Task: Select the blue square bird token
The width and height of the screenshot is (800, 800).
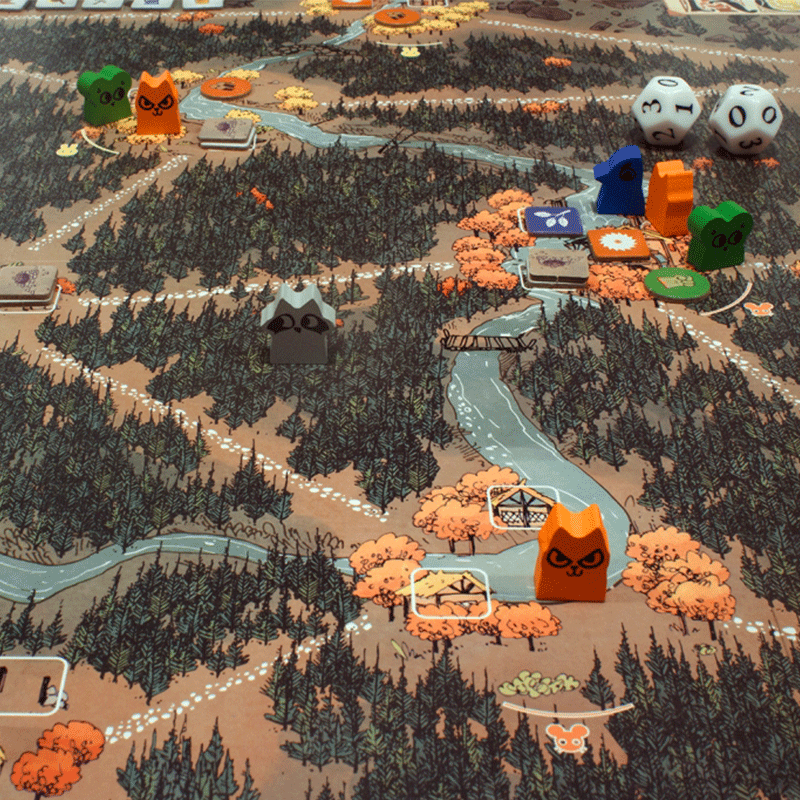Action: pyautogui.click(x=553, y=221)
